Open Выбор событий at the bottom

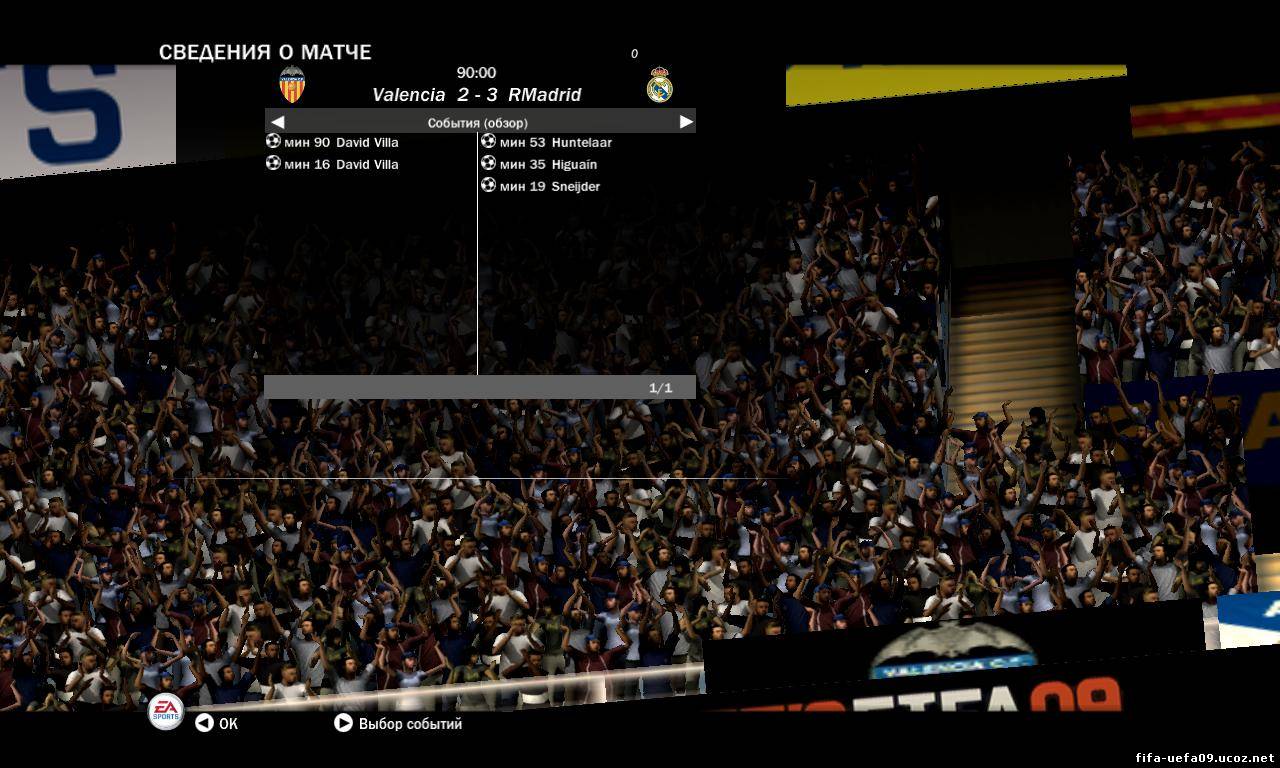[398, 723]
